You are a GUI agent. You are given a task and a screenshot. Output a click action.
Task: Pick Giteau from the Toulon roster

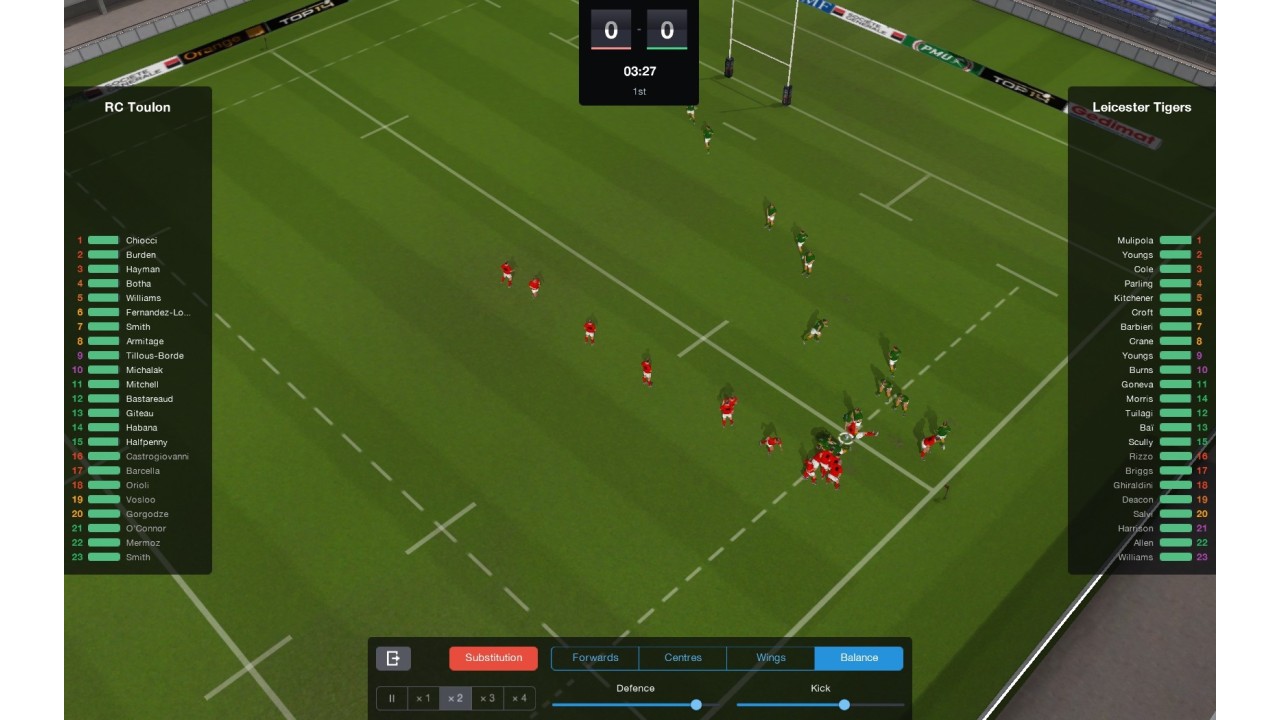pos(140,413)
